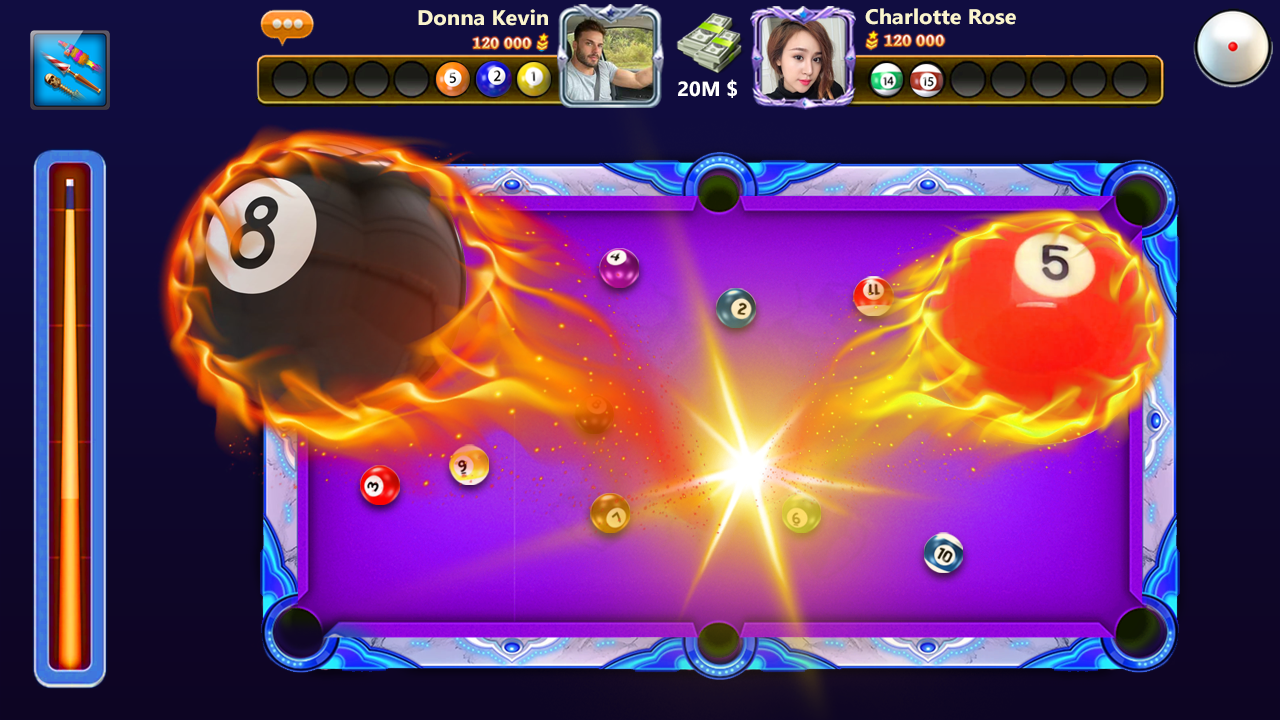Click the 14 ball in Charlotte's tracker

coord(885,80)
